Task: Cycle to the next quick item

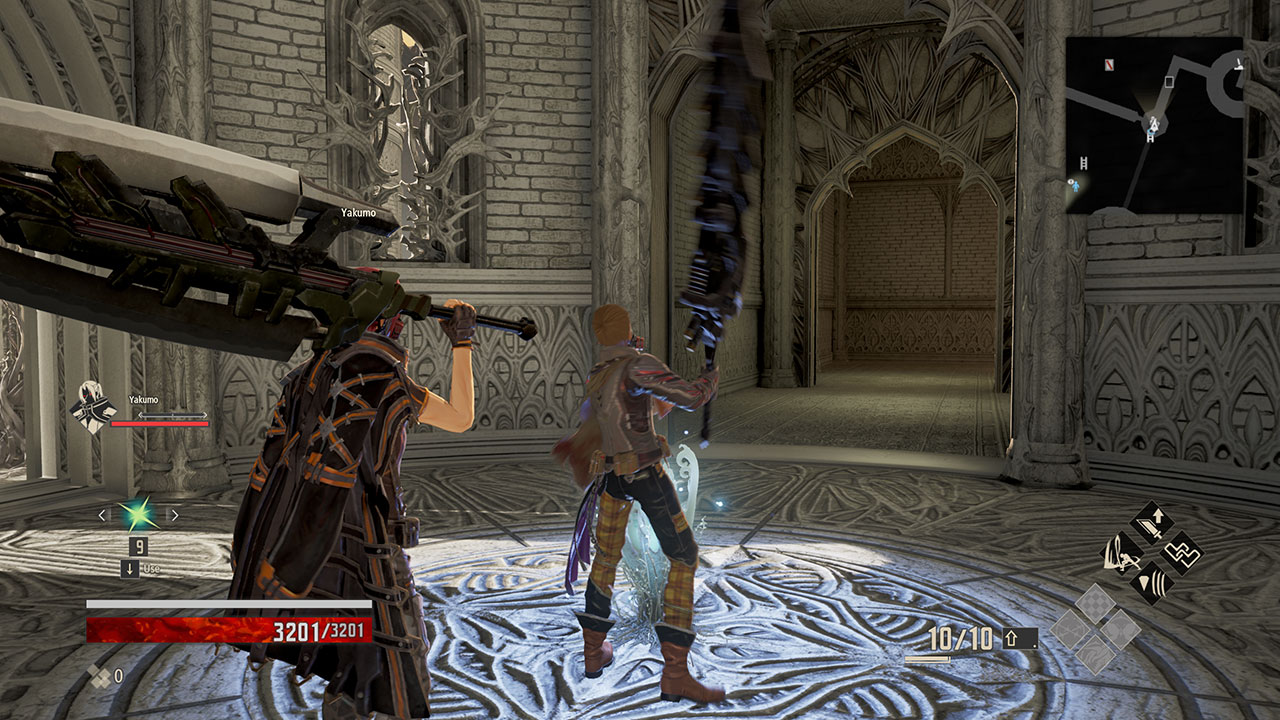Action: click(x=174, y=515)
